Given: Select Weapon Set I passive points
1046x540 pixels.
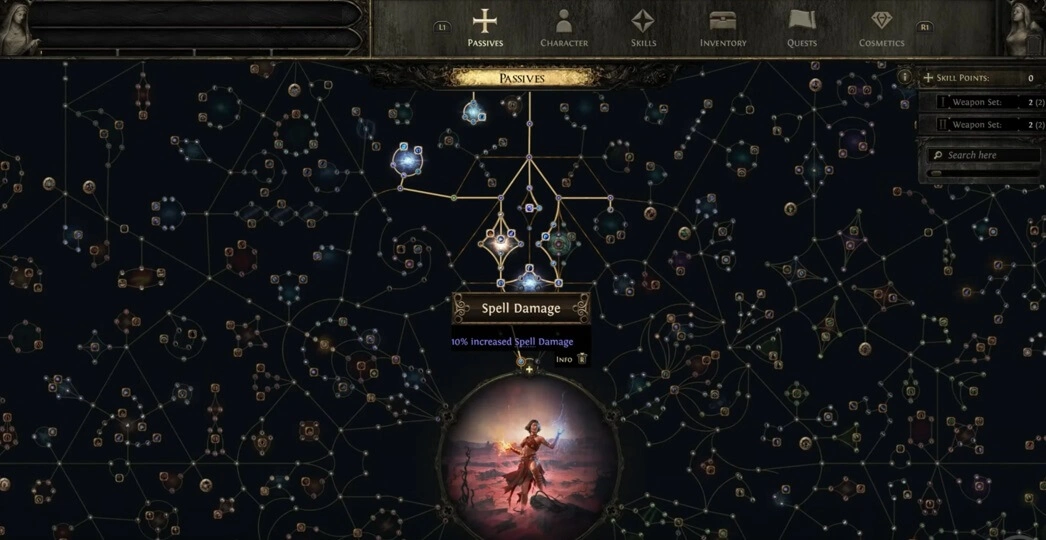Looking at the screenshot, I should click(980, 101).
